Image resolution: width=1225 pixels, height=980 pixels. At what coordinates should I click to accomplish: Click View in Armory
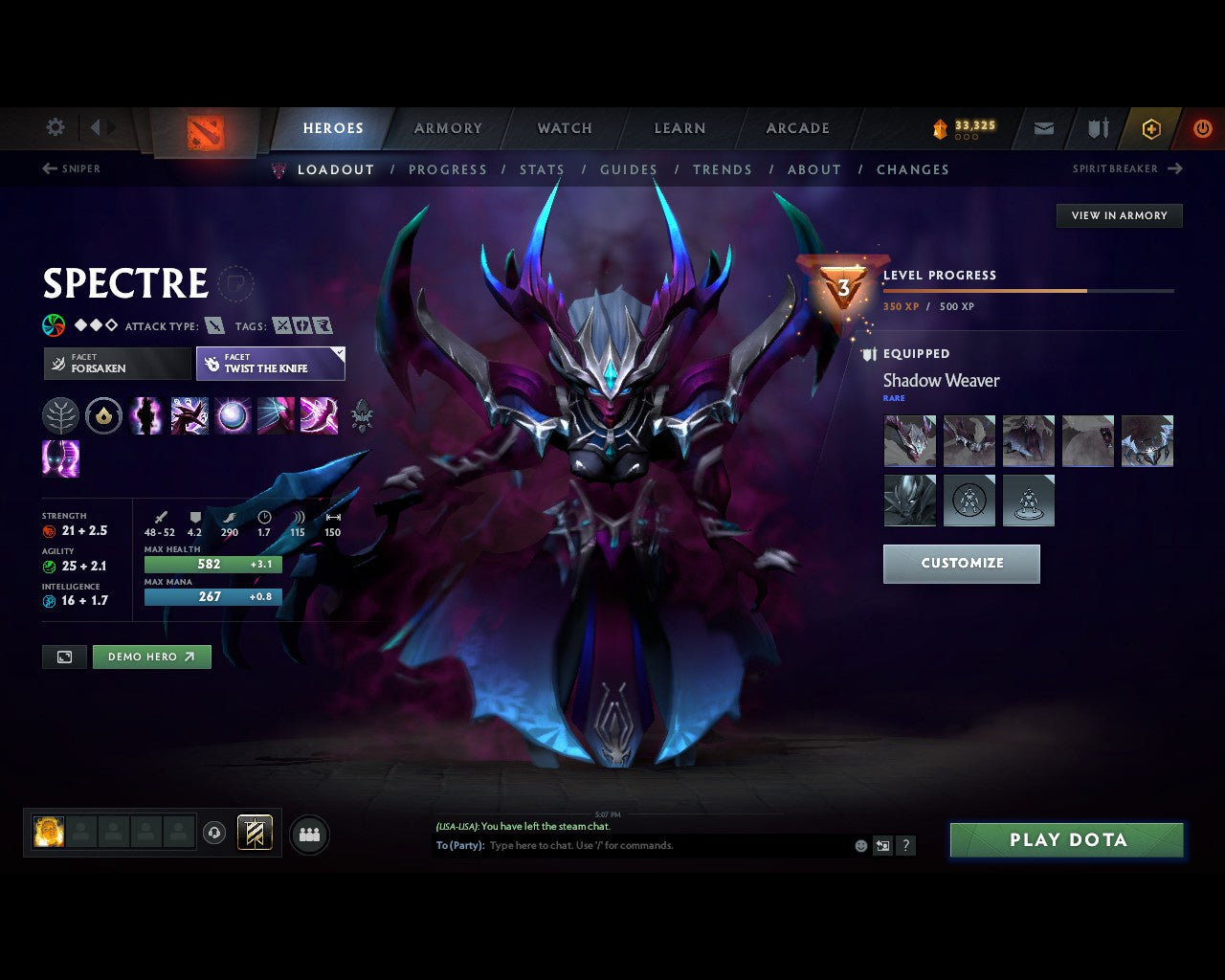[1119, 215]
